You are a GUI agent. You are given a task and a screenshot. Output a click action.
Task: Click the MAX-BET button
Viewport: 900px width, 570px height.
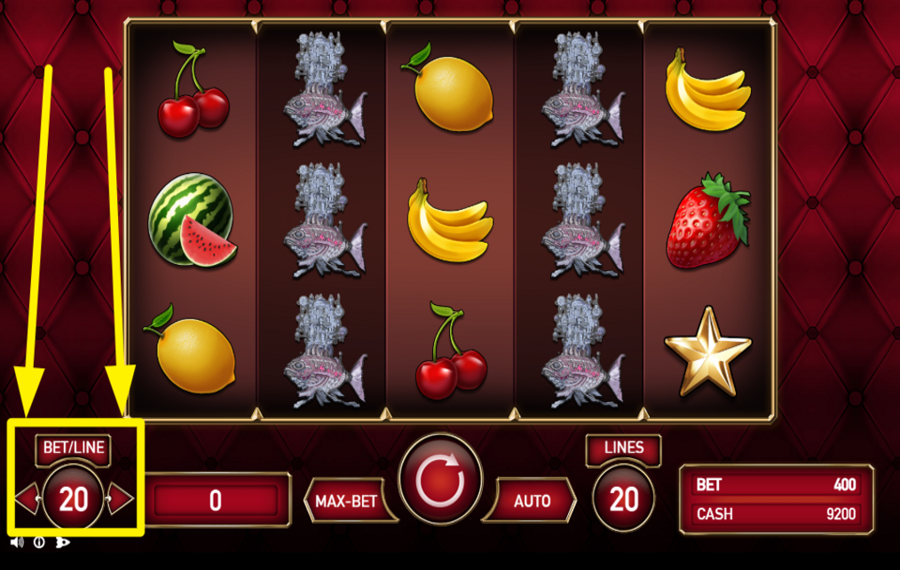(346, 500)
